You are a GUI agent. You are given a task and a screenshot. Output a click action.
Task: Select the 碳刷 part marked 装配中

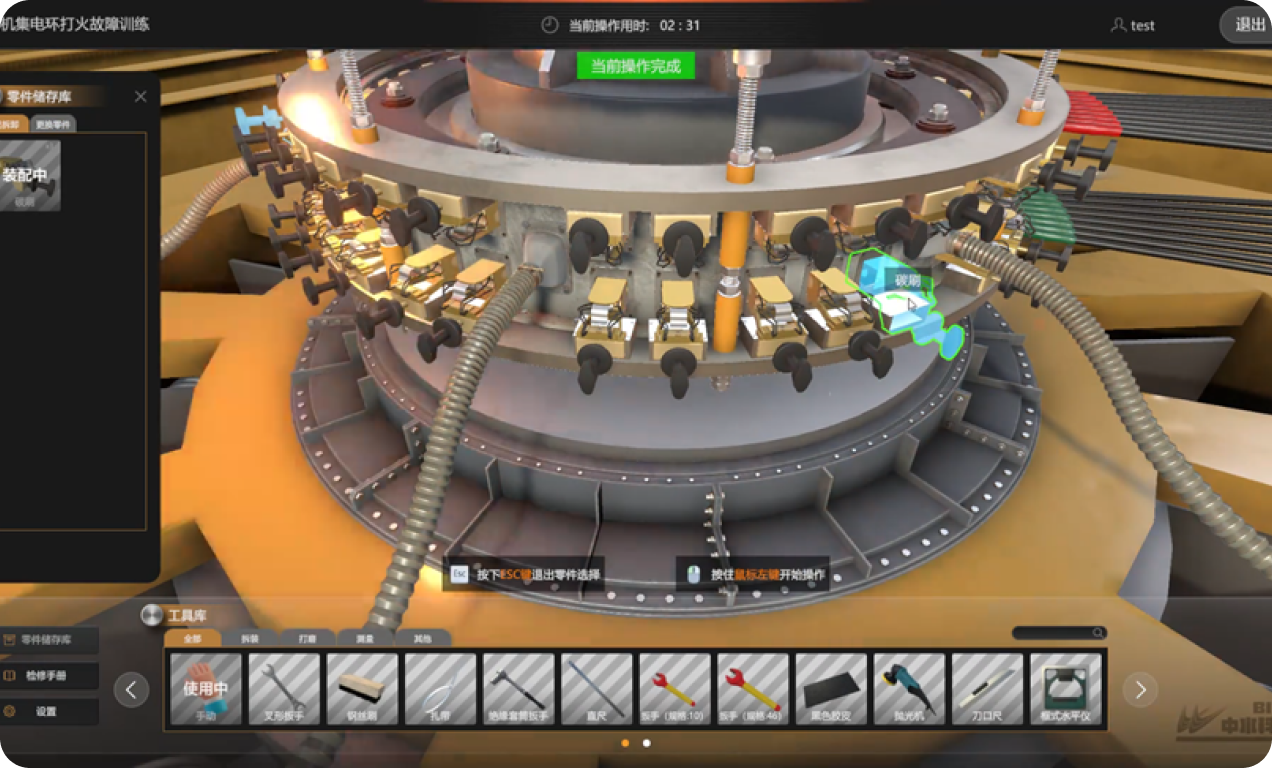click(x=30, y=175)
